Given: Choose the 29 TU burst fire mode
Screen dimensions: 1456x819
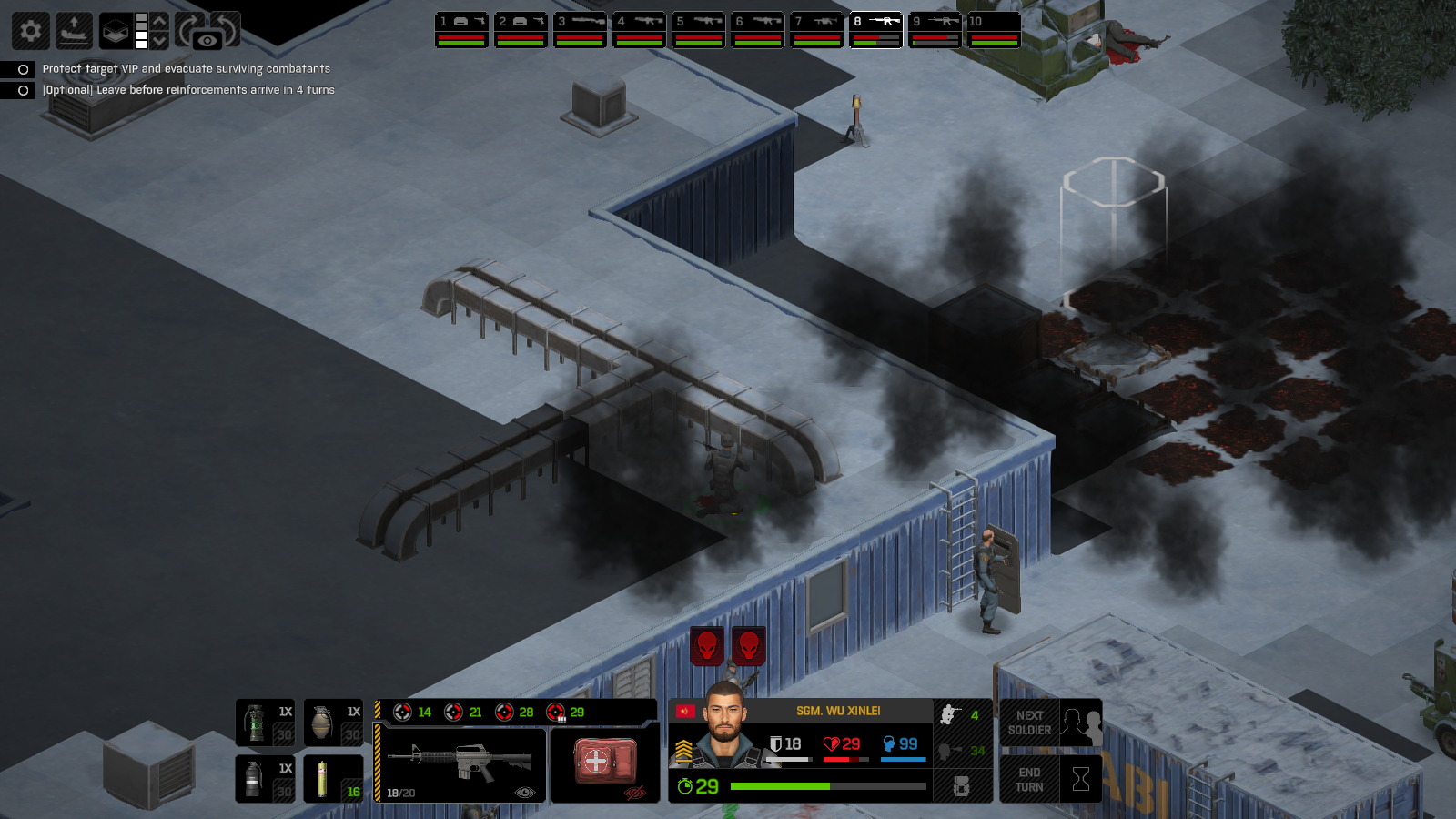Looking at the screenshot, I should pyautogui.click(x=565, y=712).
